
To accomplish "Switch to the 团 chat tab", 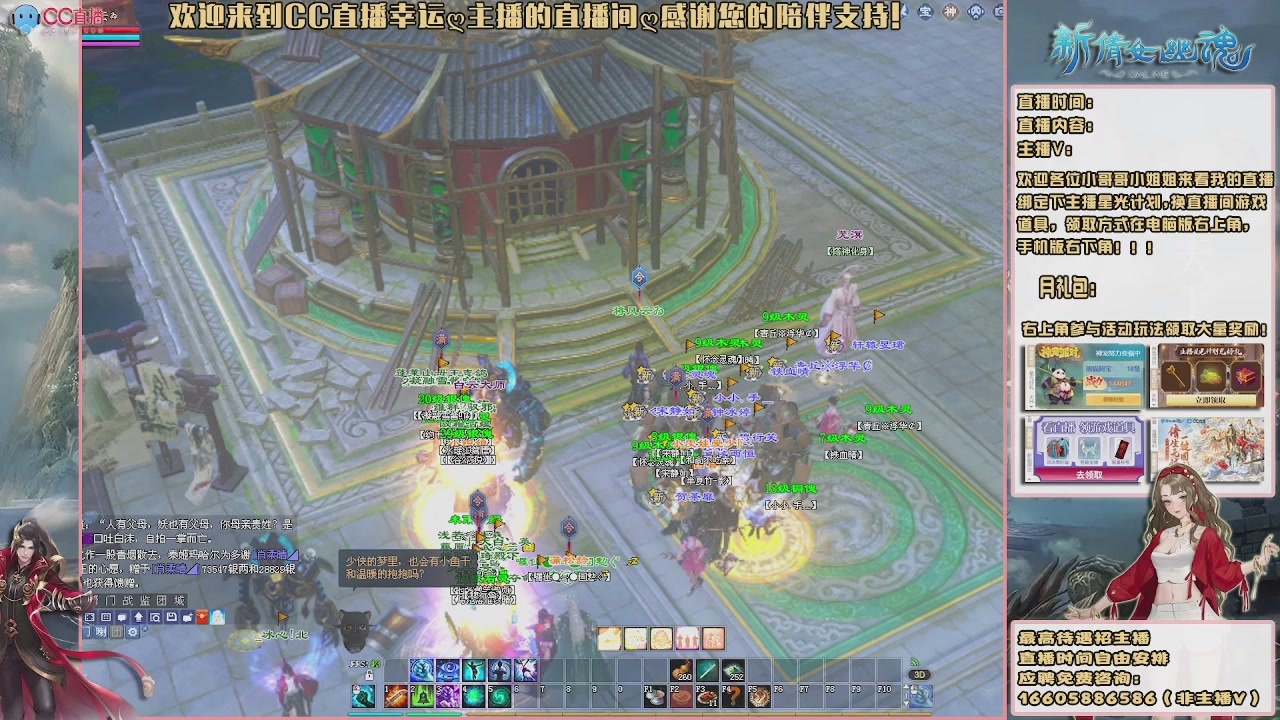I will coord(164,600).
